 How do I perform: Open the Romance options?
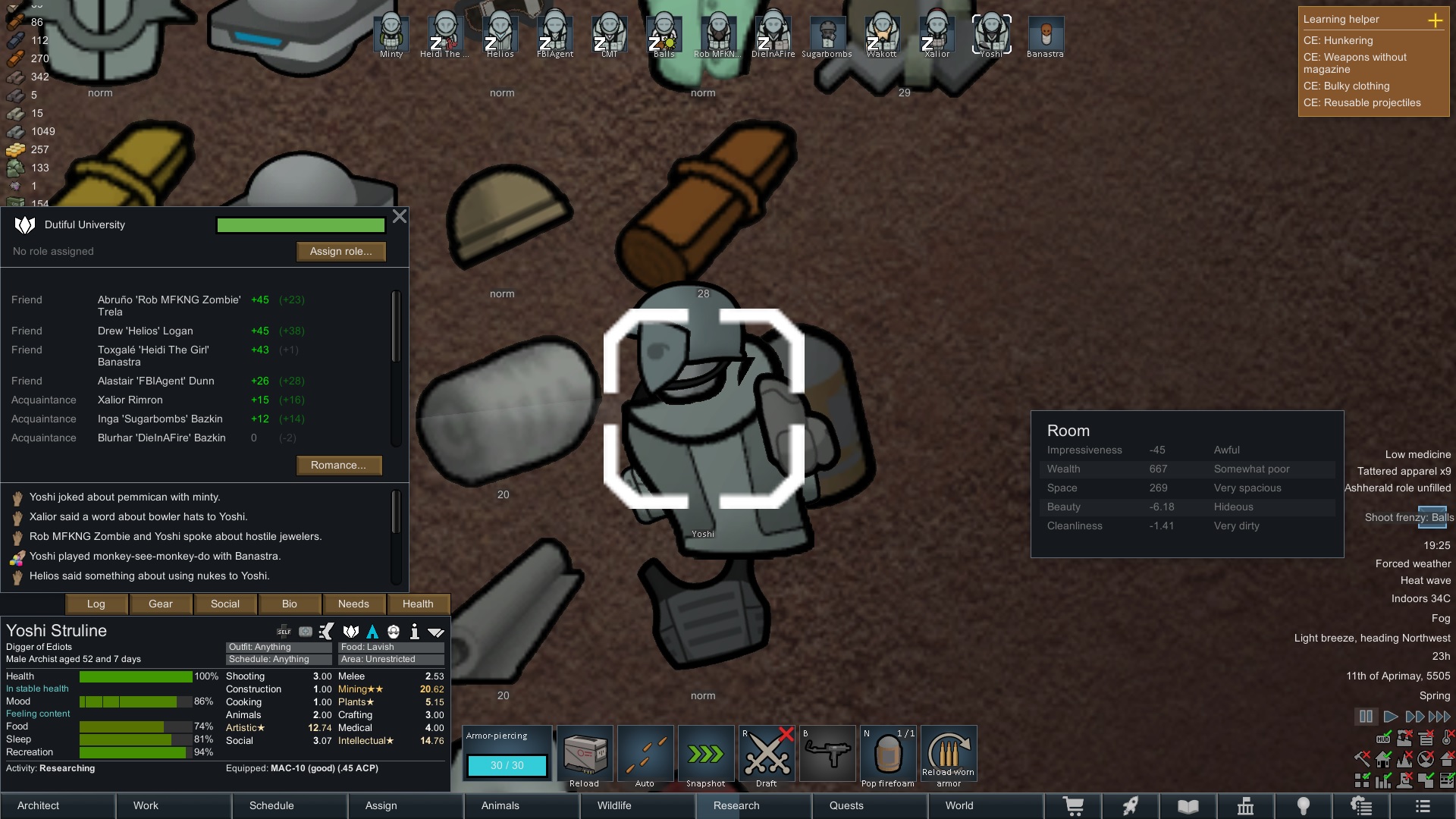click(338, 466)
